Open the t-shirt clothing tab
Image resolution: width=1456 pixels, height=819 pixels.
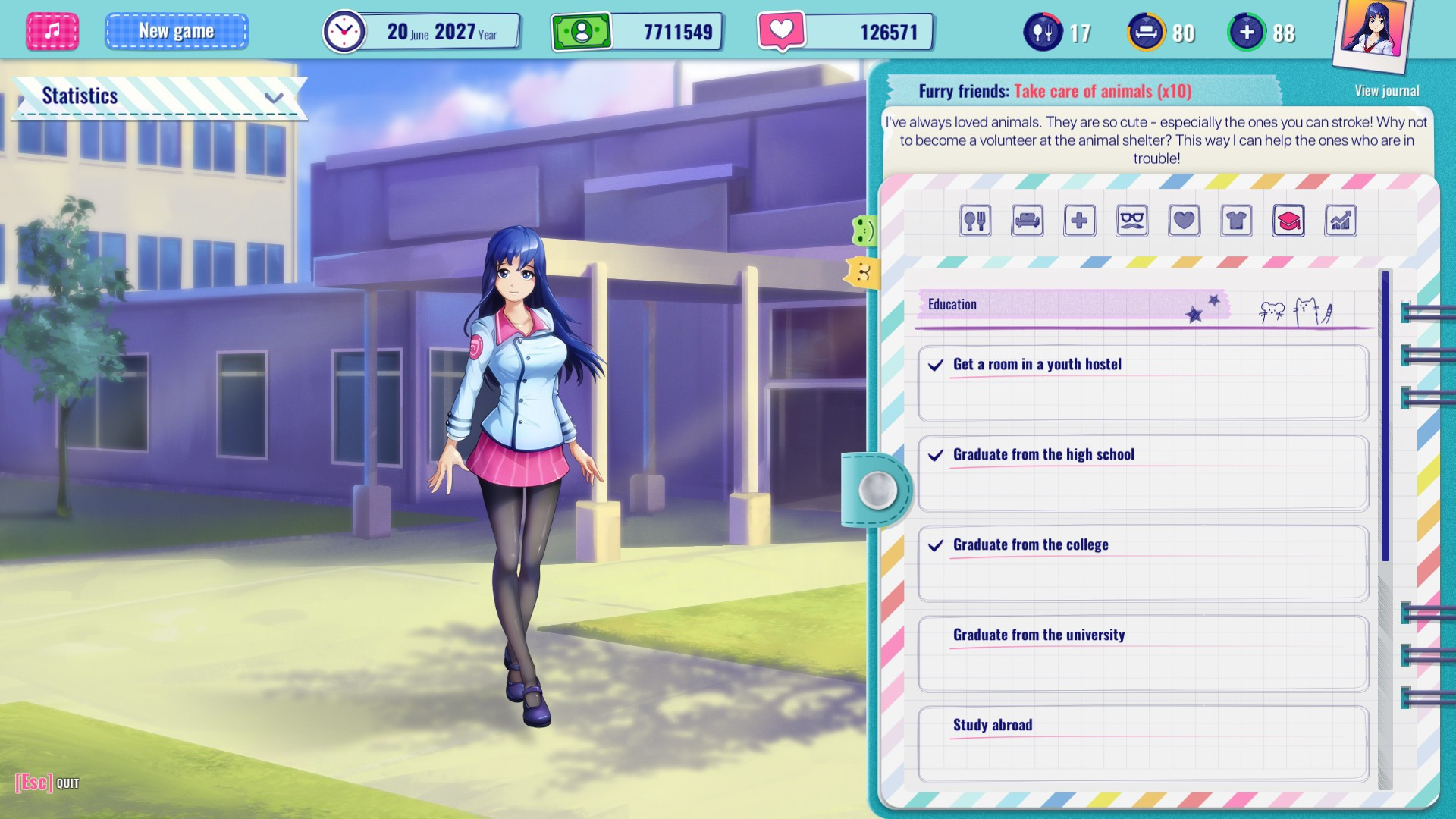point(1236,221)
